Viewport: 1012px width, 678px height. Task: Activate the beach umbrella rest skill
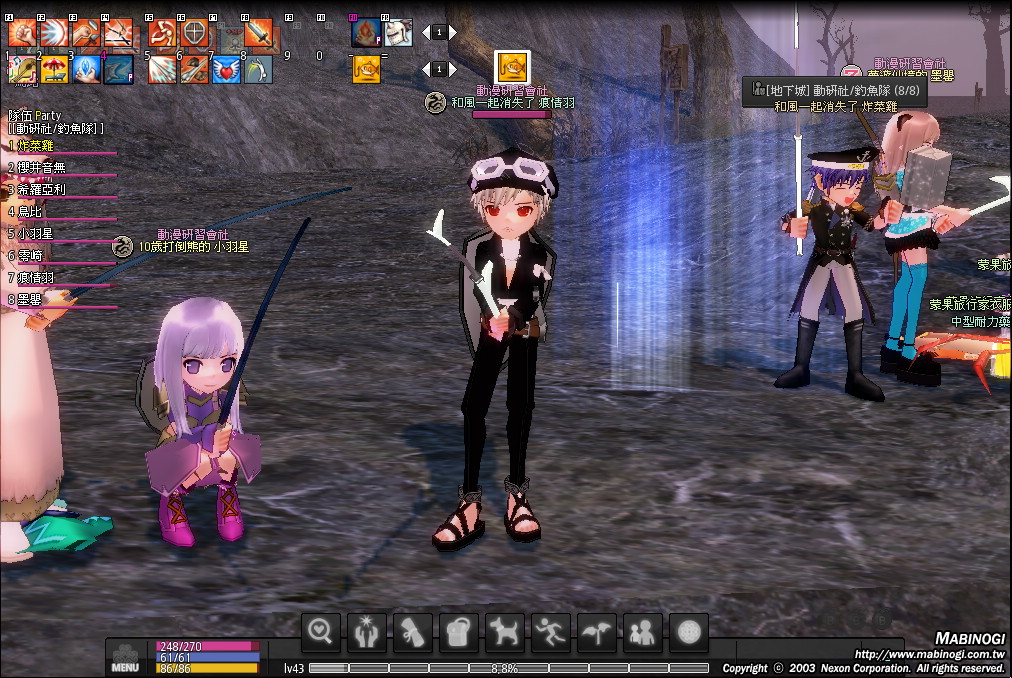click(54, 69)
